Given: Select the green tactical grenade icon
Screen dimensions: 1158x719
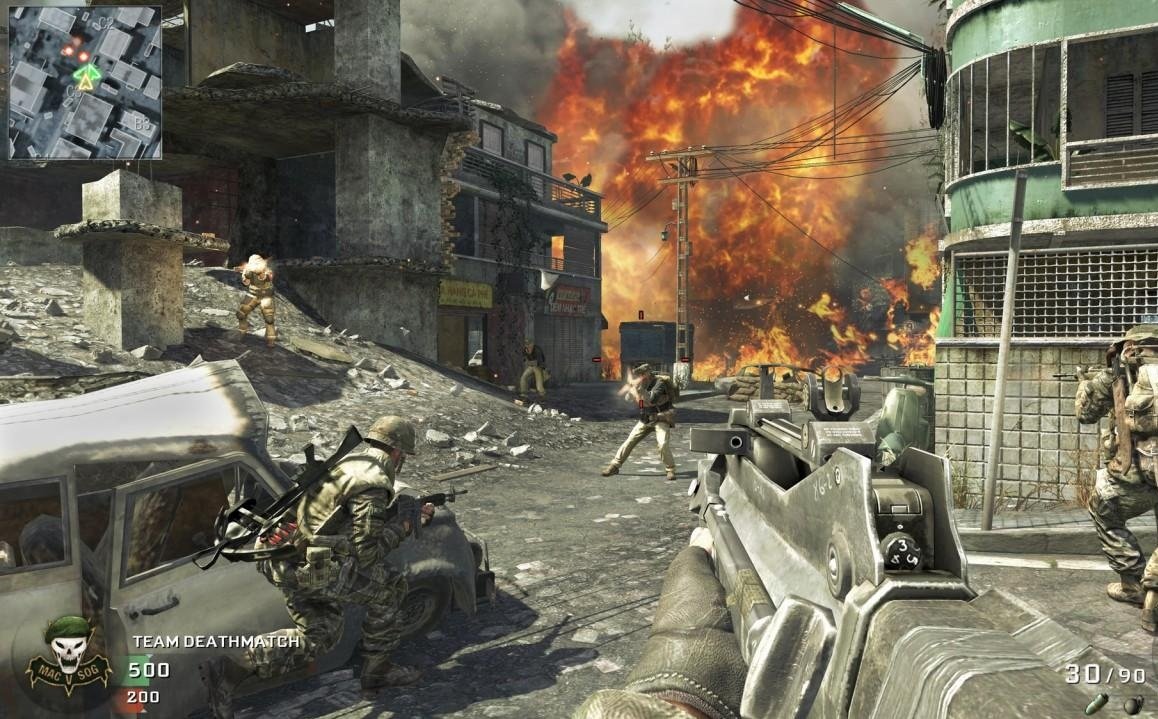Looking at the screenshot, I should coord(1097,704).
